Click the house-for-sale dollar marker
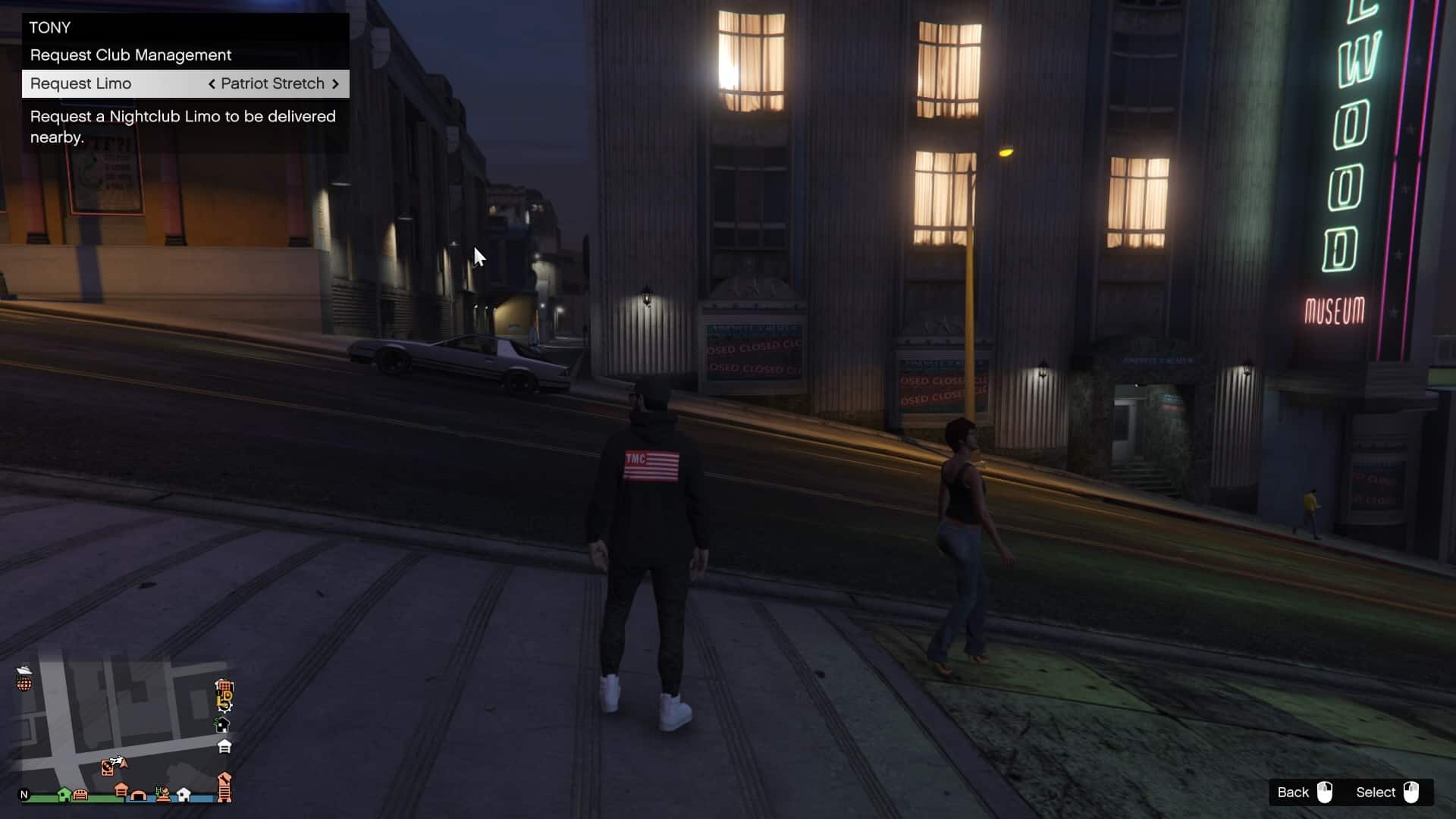This screenshot has width=1456, height=819. (x=222, y=725)
